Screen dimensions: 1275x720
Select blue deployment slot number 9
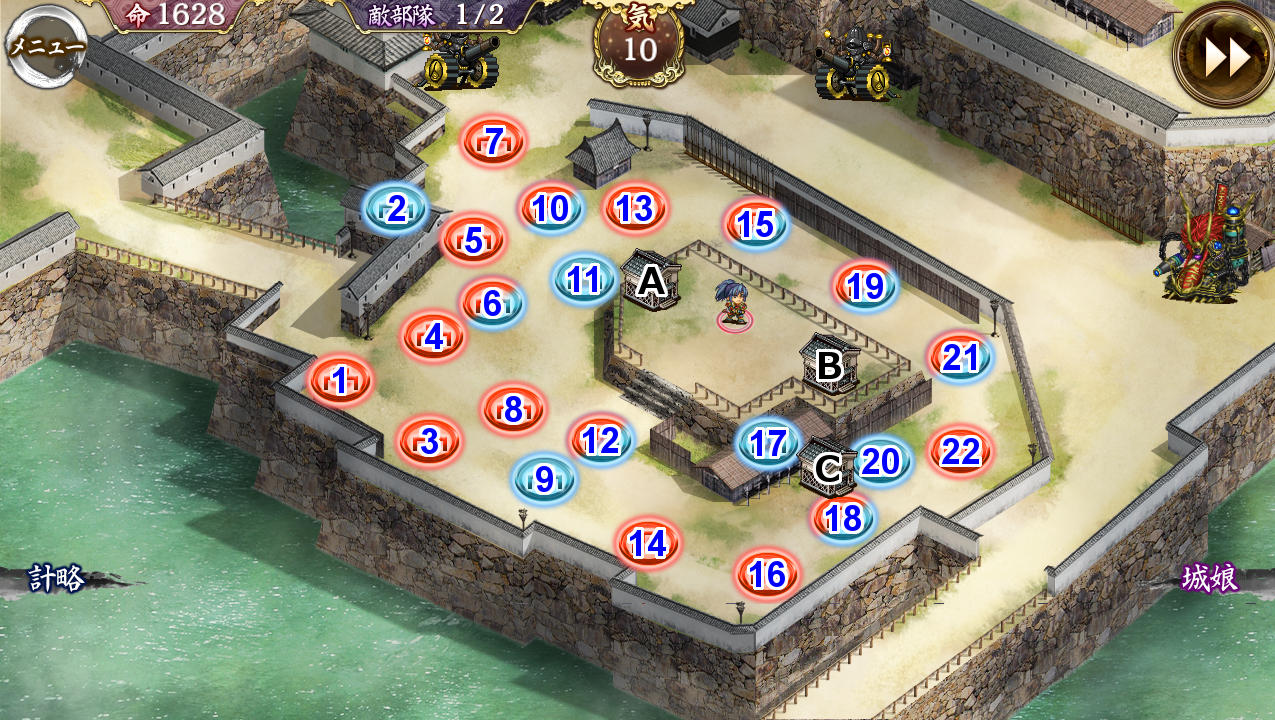544,480
